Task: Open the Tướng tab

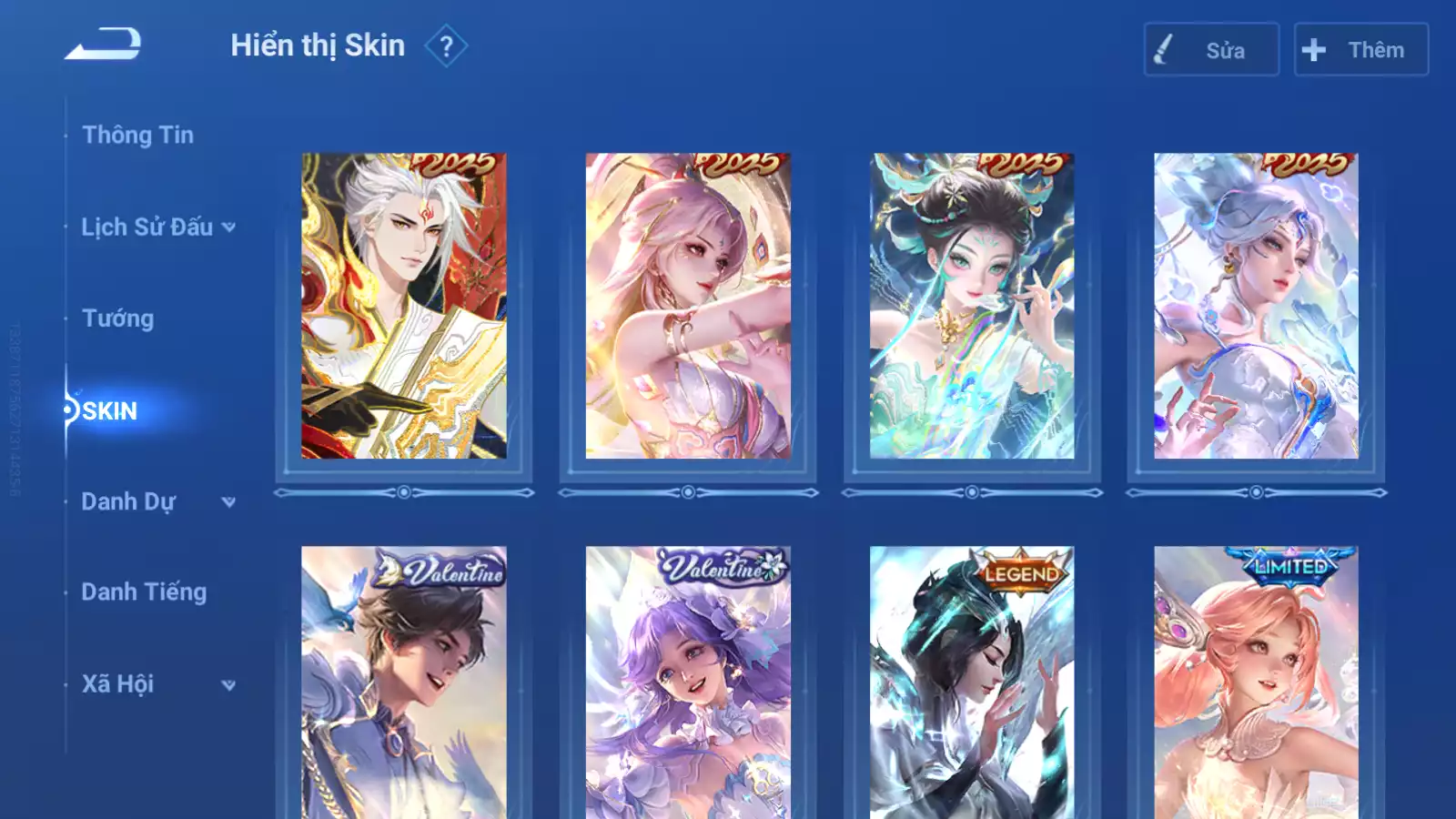Action: (117, 318)
